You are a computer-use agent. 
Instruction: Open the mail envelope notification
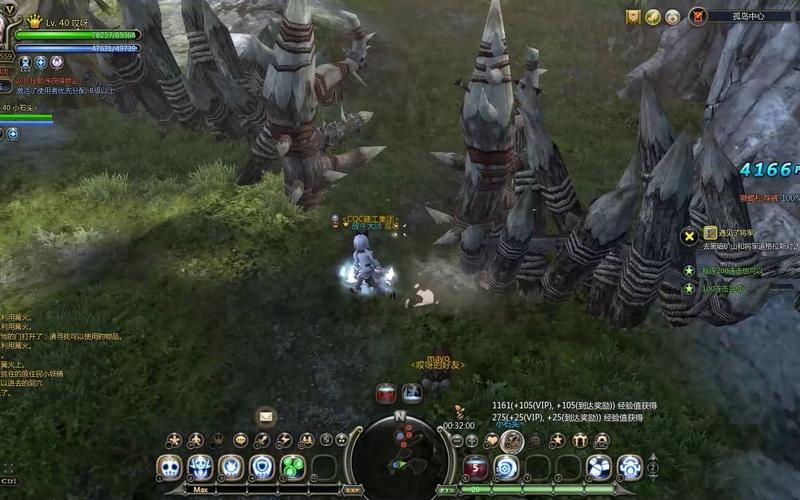tap(266, 416)
